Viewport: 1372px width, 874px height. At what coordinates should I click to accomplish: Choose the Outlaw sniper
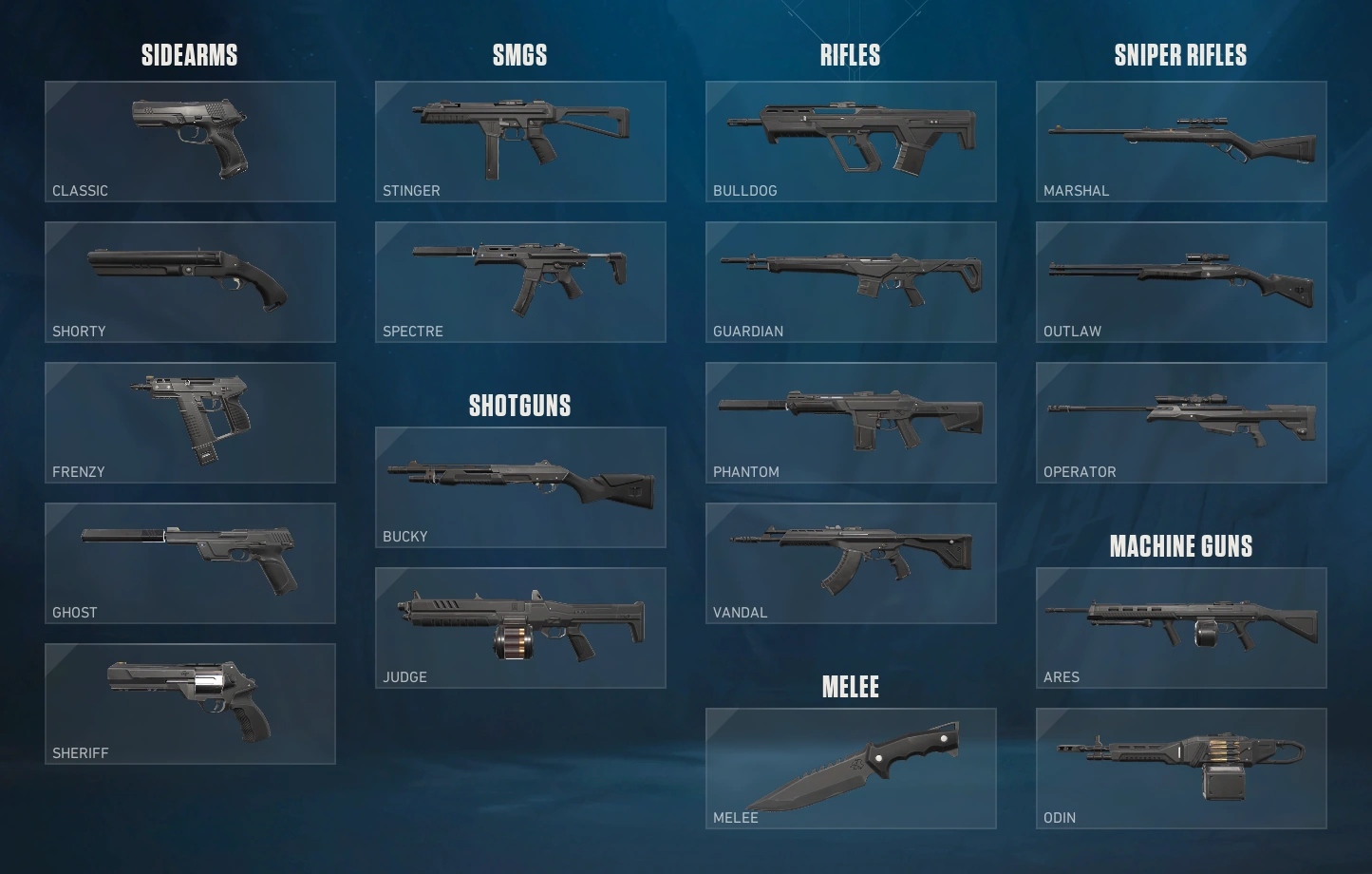pyautogui.click(x=1180, y=281)
